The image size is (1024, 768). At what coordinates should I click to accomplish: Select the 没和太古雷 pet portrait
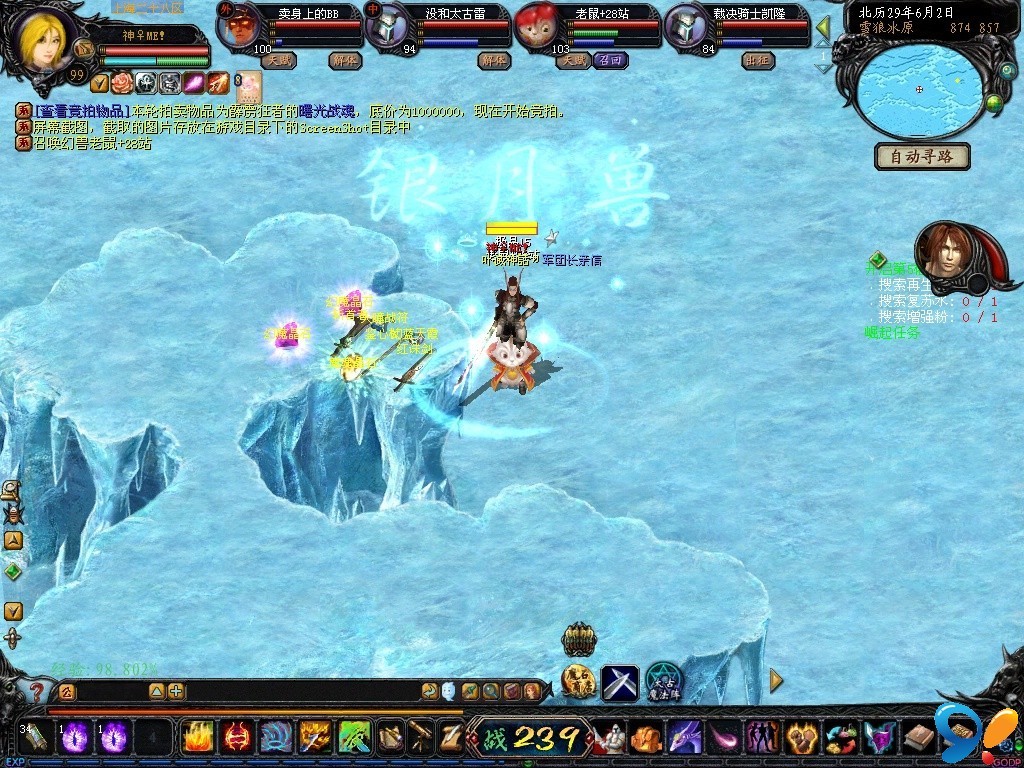pos(385,25)
